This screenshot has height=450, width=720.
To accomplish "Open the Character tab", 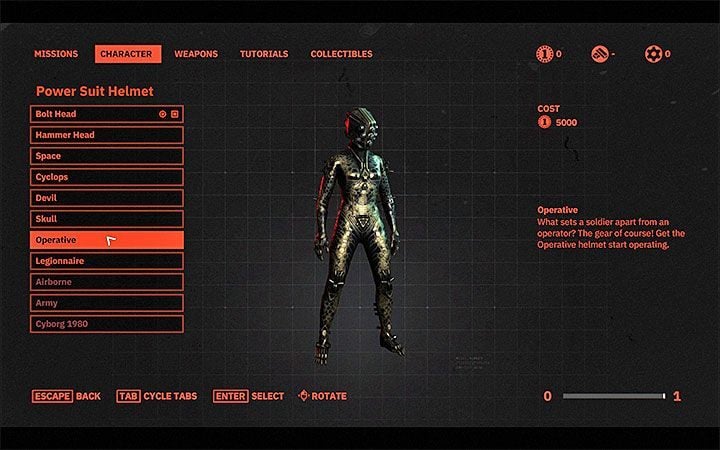I will pyautogui.click(x=128, y=54).
